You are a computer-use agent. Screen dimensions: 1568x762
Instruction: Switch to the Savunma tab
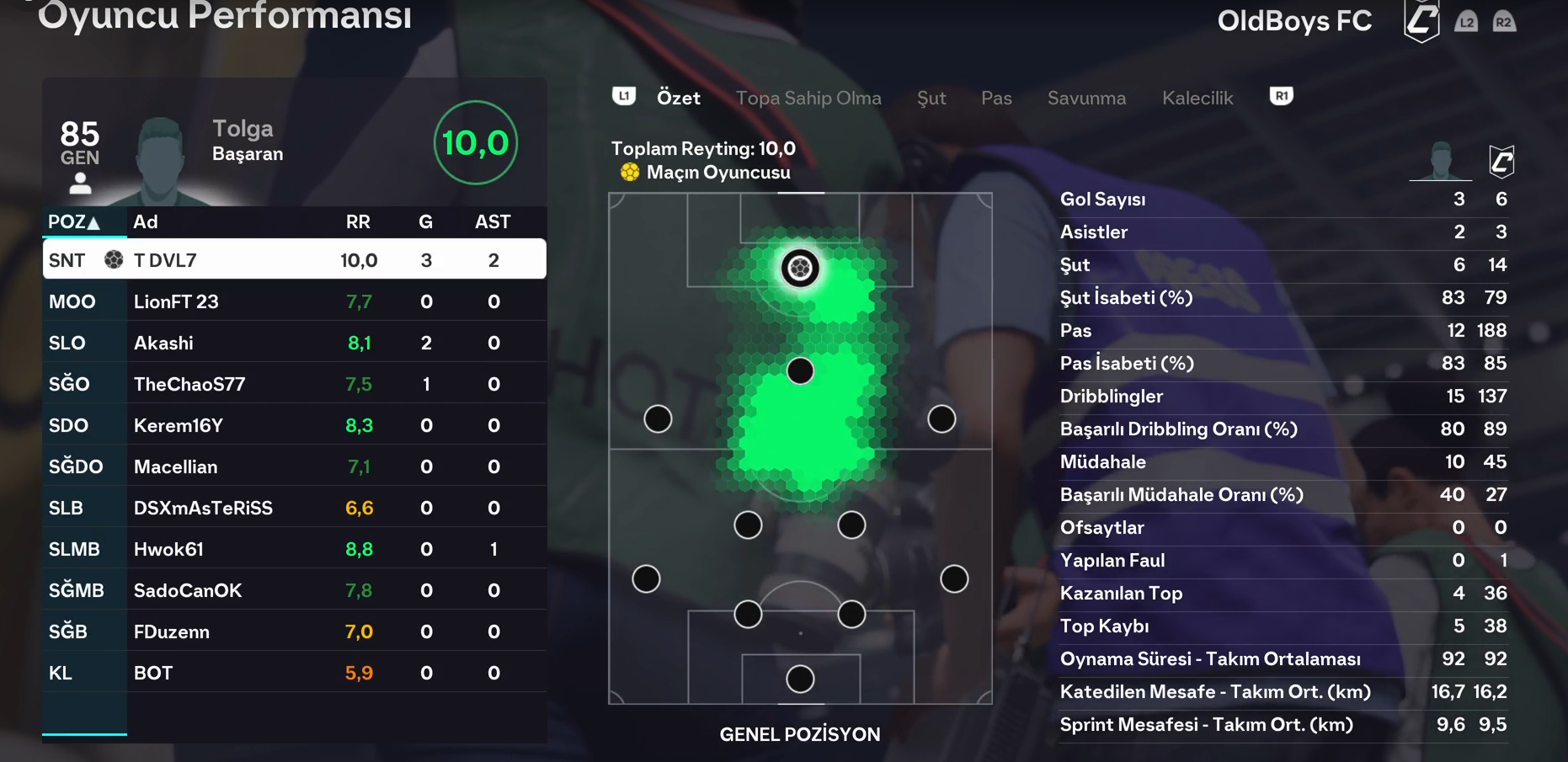[x=1086, y=98]
